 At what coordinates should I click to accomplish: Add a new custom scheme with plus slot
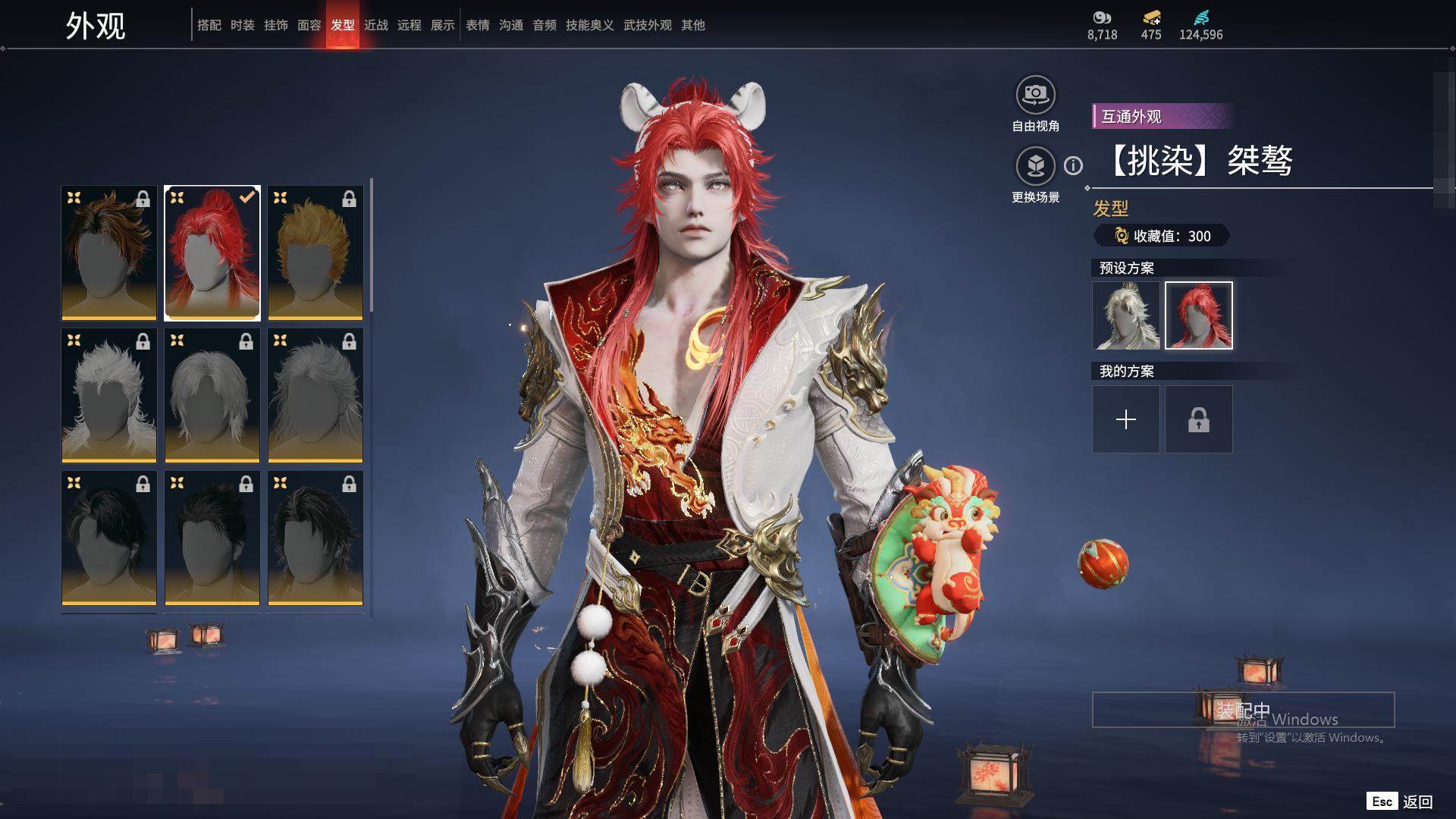[x=1126, y=419]
